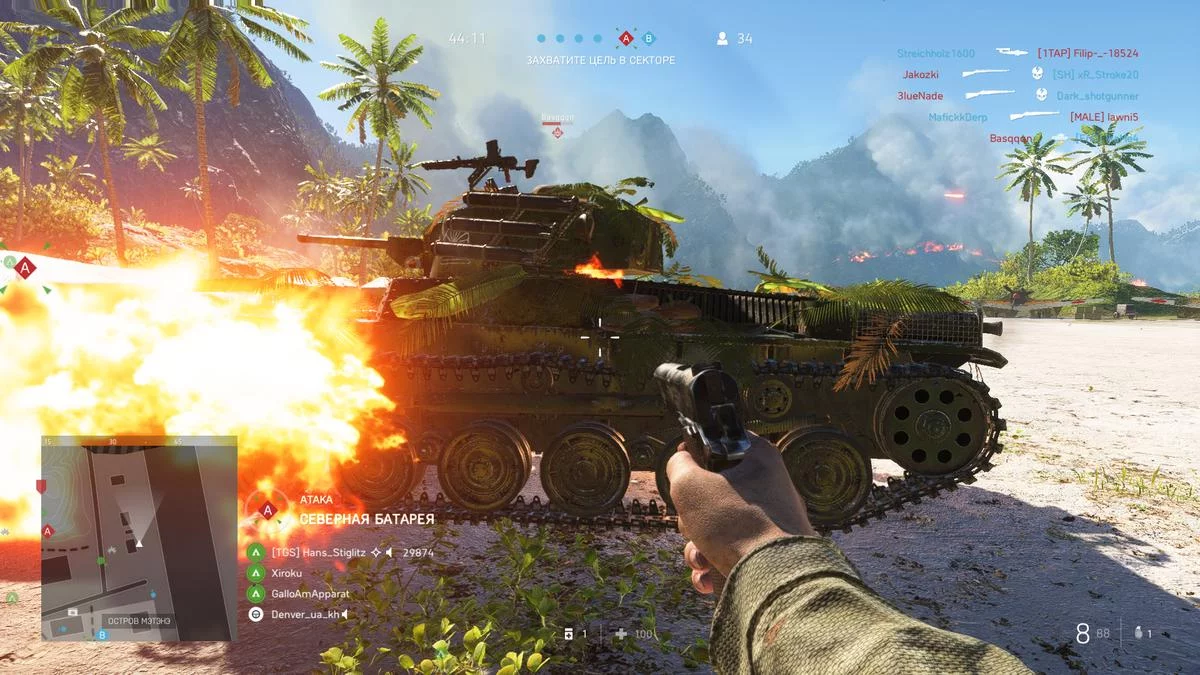This screenshot has width=1200, height=675.
Task: Click the blue B objective icon at top
Action: 649,39
